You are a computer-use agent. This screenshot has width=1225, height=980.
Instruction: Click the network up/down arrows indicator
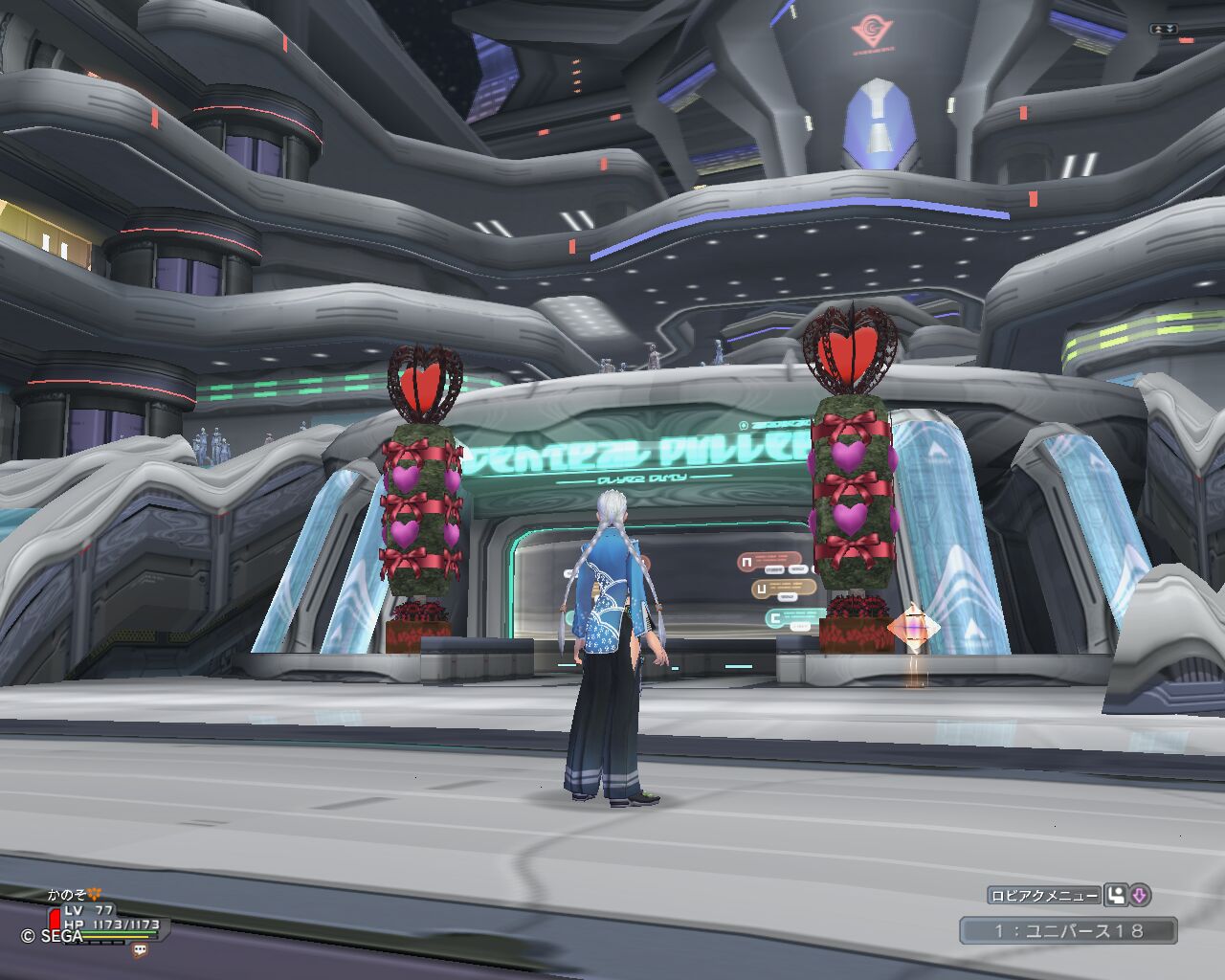coord(1164,30)
